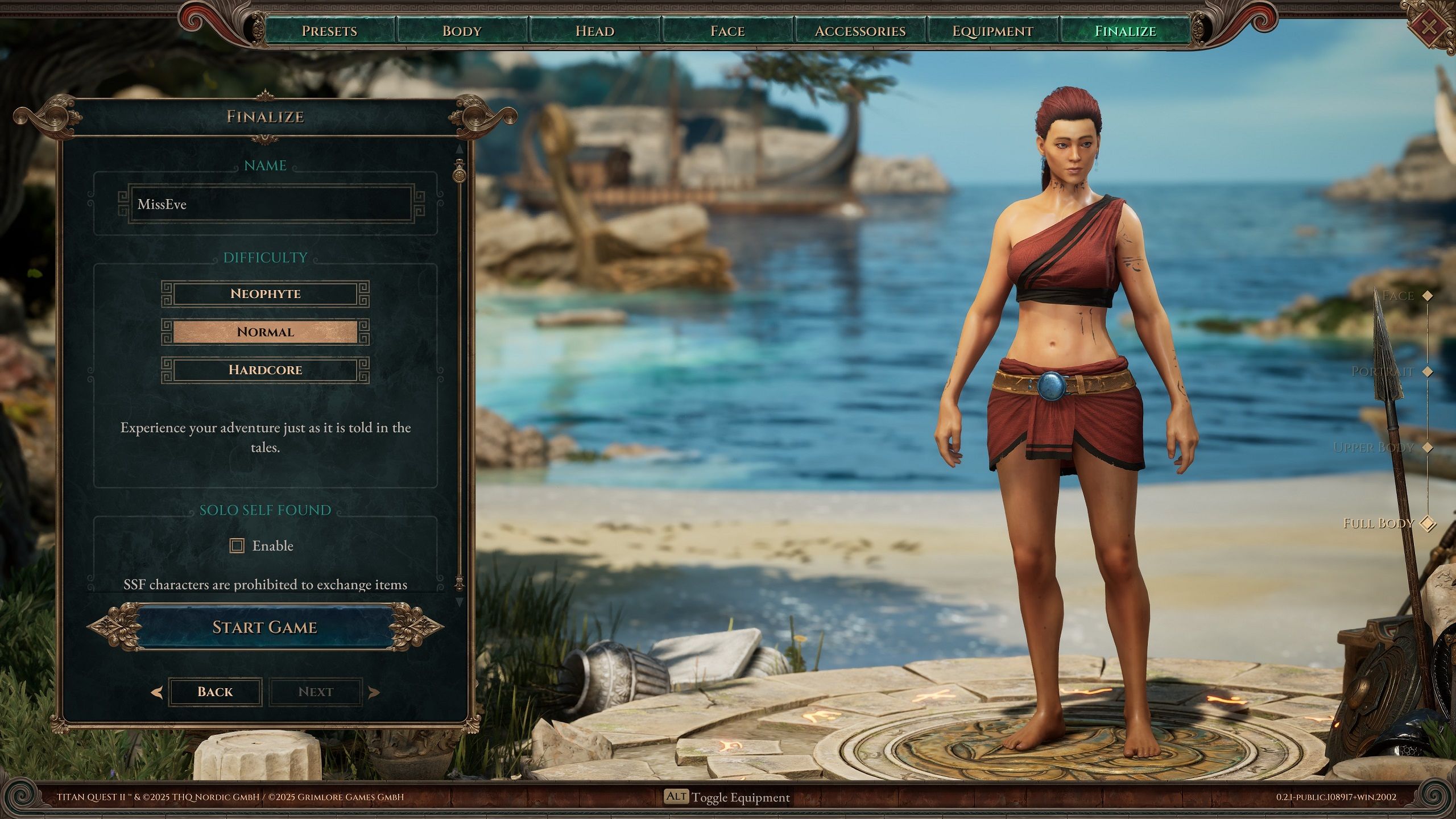This screenshot has width=1456, height=819.
Task: Start the game
Action: coord(265,627)
